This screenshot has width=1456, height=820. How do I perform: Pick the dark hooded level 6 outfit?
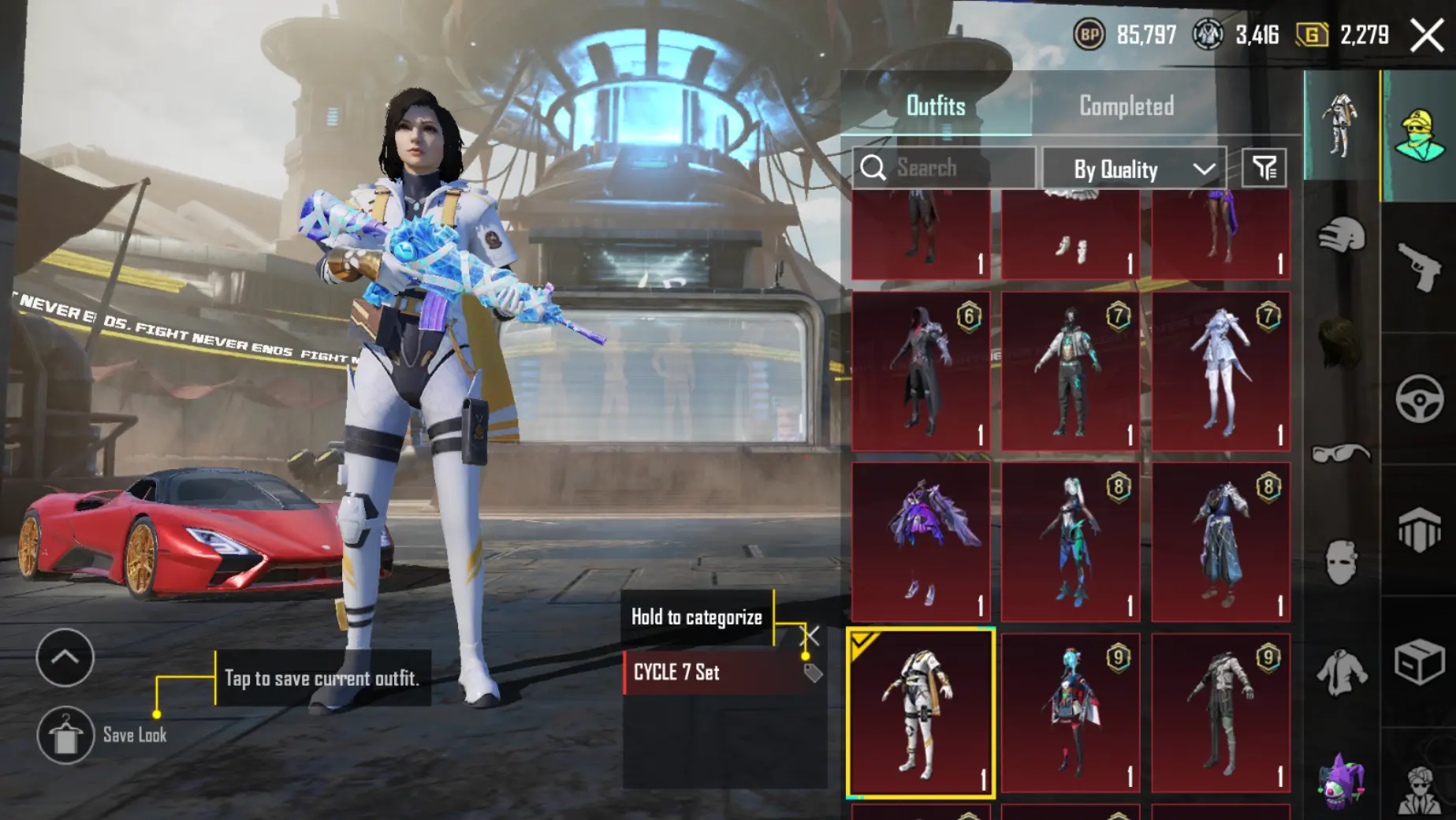click(x=920, y=371)
